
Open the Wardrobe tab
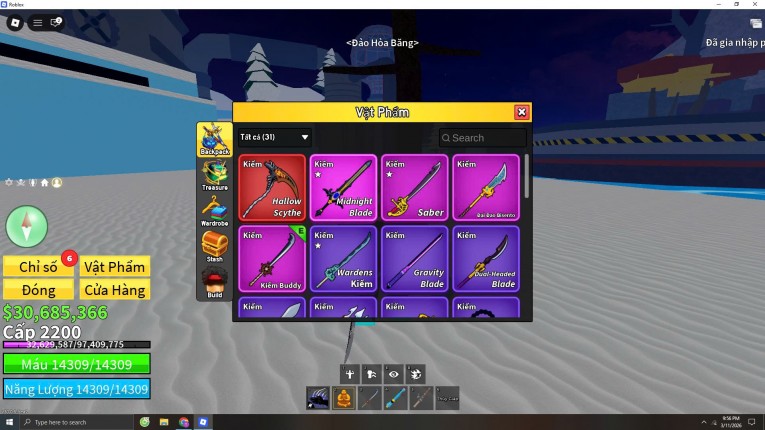click(x=214, y=210)
